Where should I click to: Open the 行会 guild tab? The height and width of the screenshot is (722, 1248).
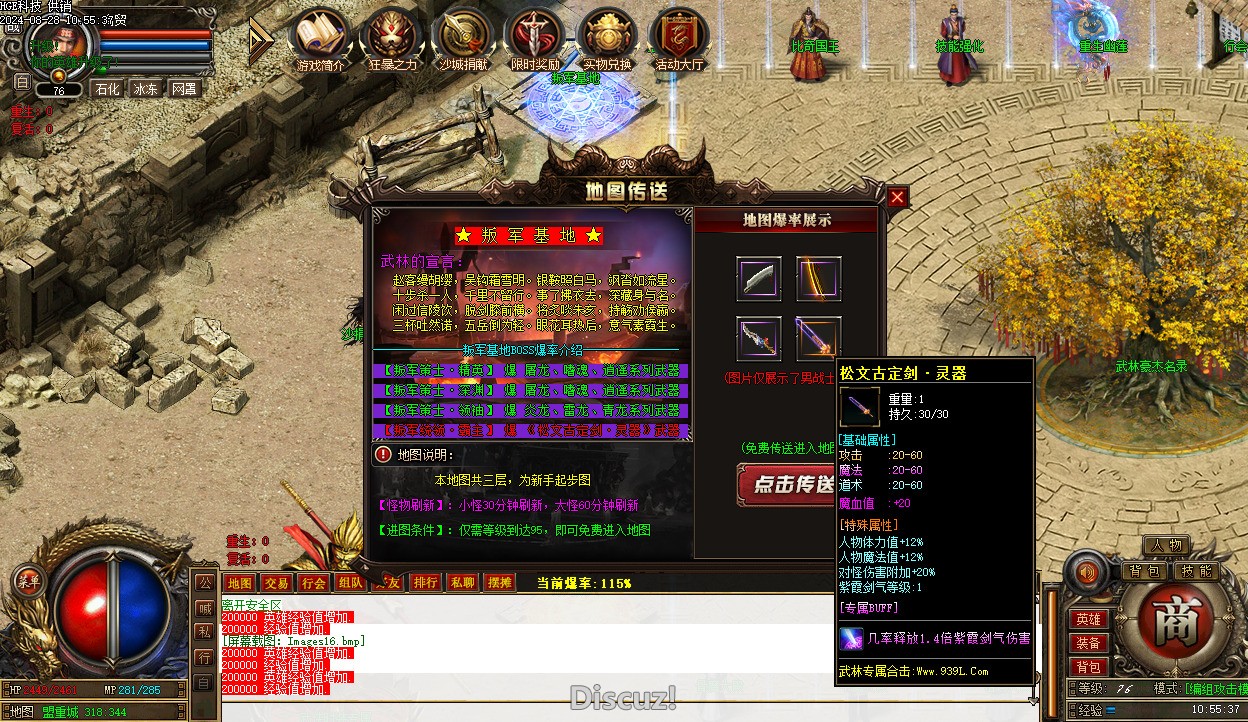[x=313, y=583]
